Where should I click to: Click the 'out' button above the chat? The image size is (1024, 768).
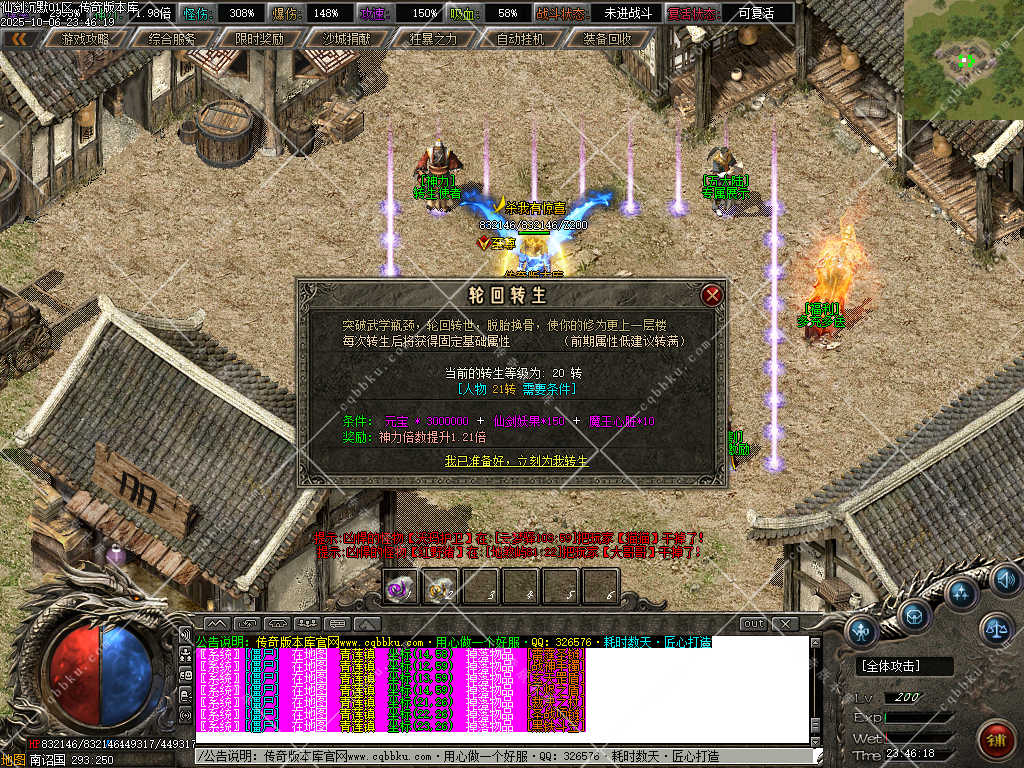pos(753,624)
